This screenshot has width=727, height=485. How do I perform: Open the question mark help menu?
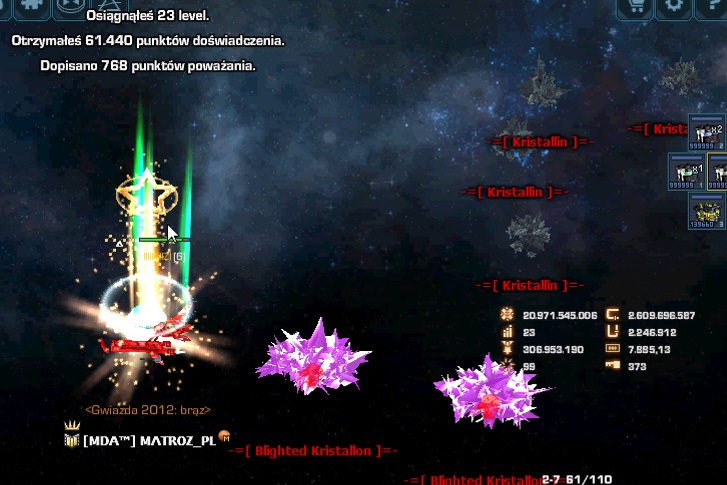pyautogui.click(x=714, y=6)
